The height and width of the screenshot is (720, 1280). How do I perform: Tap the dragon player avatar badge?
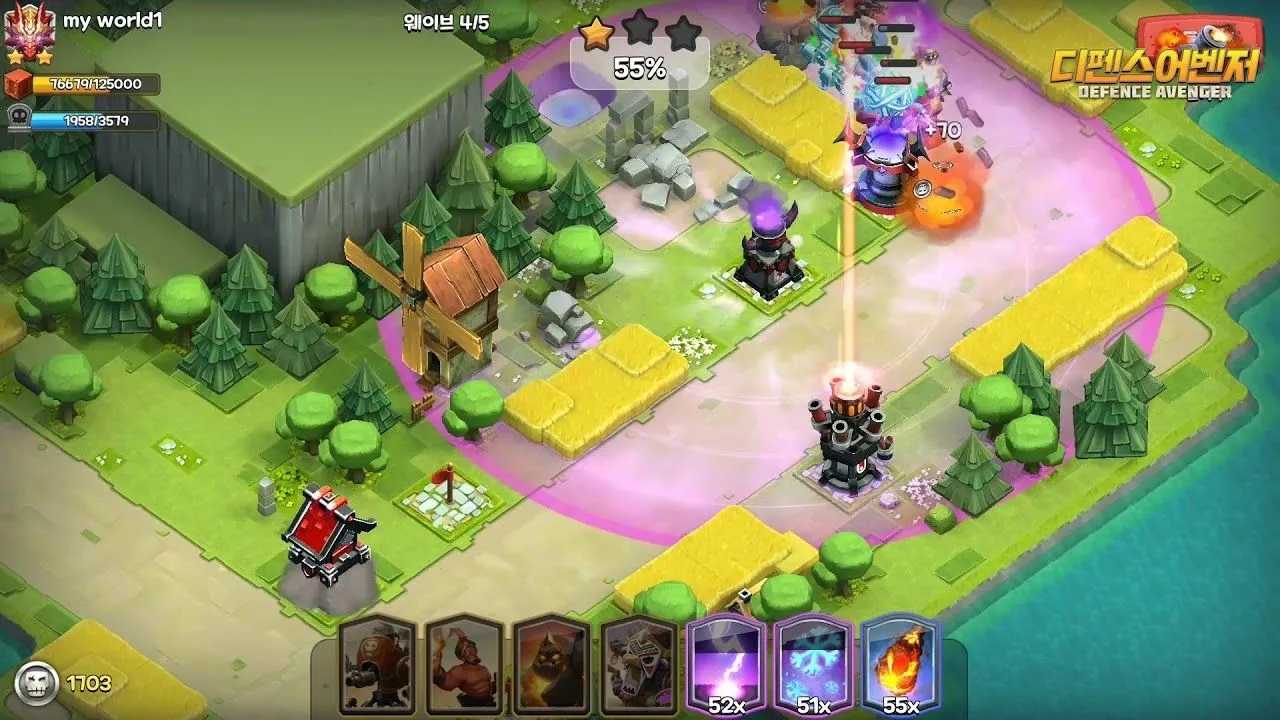(x=28, y=32)
